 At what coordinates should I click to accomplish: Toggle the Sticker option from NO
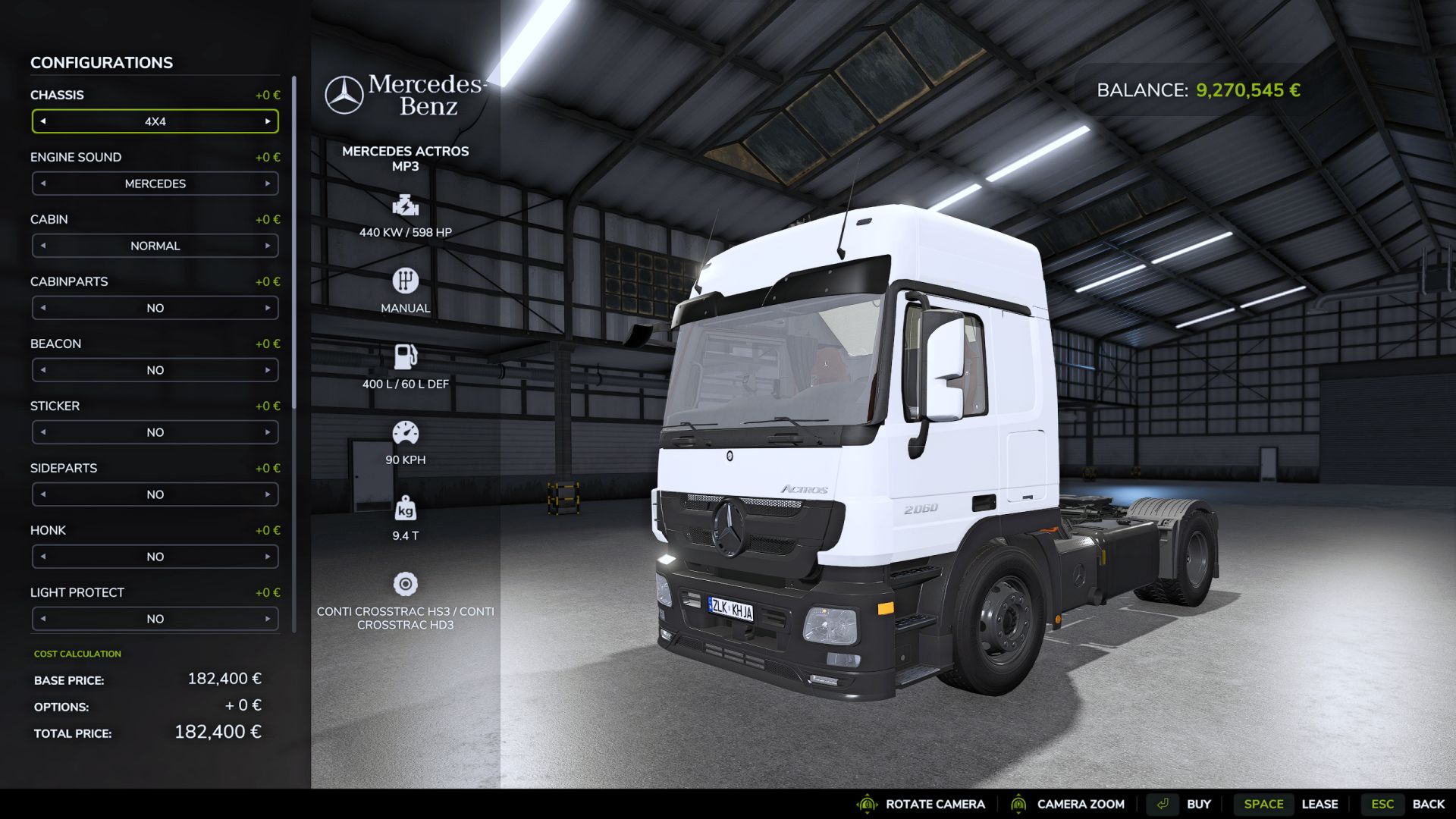point(155,432)
